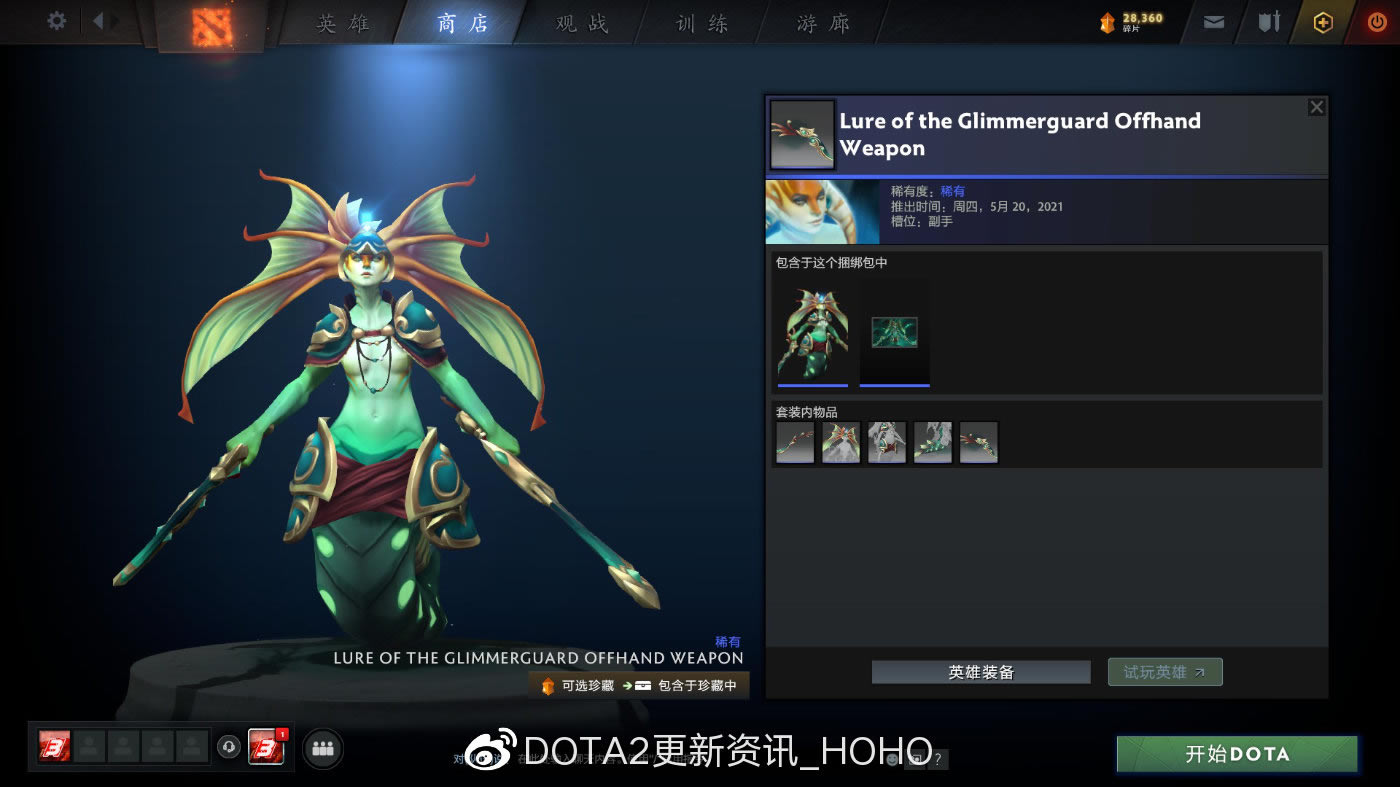The image size is (1400, 787).
Task: Click the 试玩英雄 (Try Hero) button
Action: click(x=1164, y=671)
